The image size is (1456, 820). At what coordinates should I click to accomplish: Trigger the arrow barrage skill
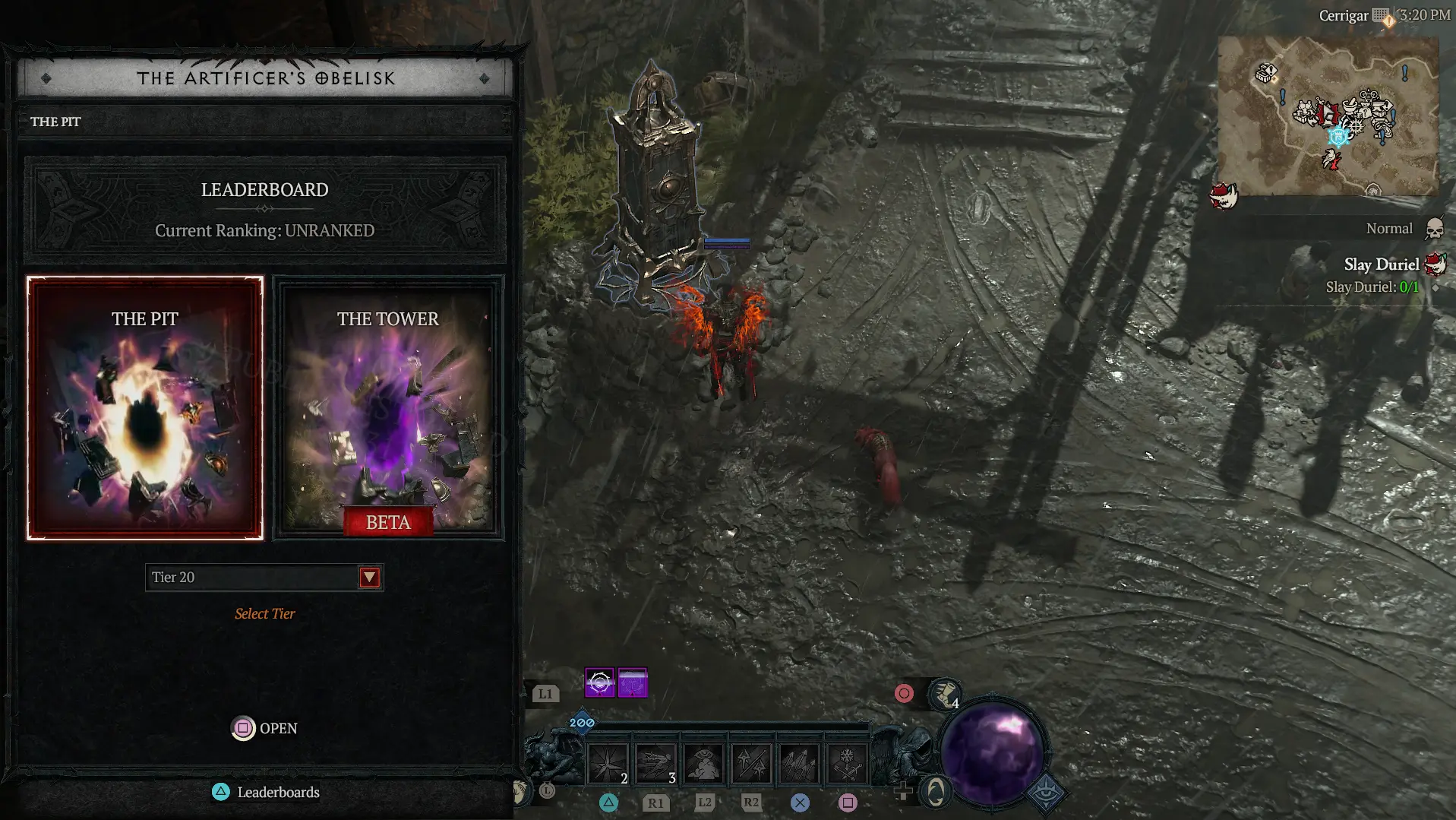click(799, 764)
